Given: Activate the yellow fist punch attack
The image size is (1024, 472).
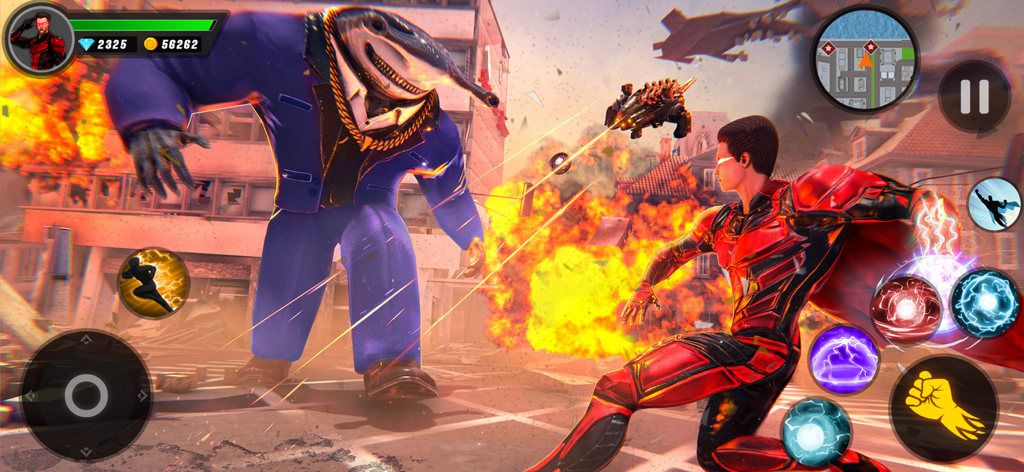Looking at the screenshot, I should tap(943, 407).
